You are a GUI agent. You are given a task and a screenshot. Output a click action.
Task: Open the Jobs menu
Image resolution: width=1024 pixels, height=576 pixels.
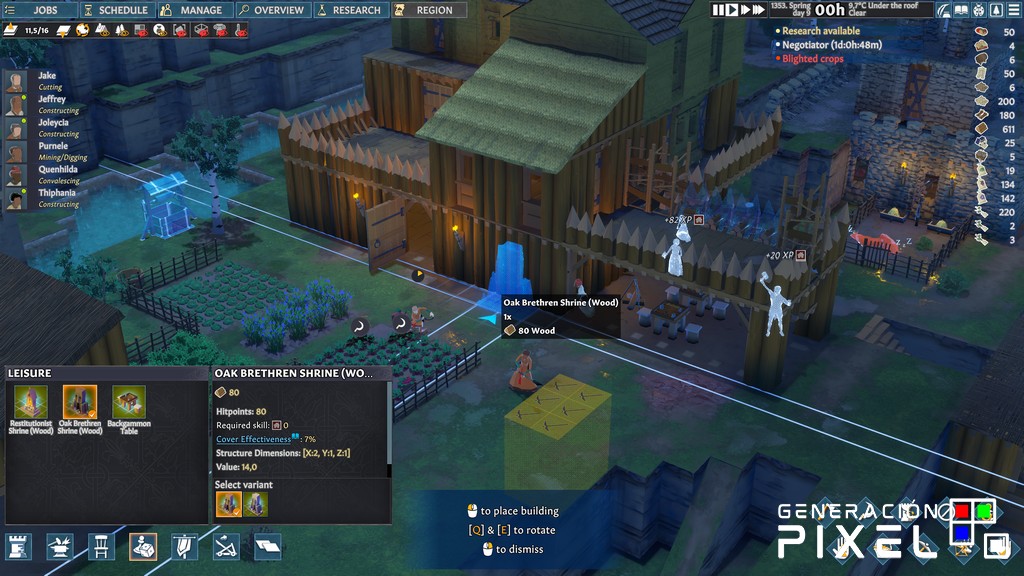point(38,10)
